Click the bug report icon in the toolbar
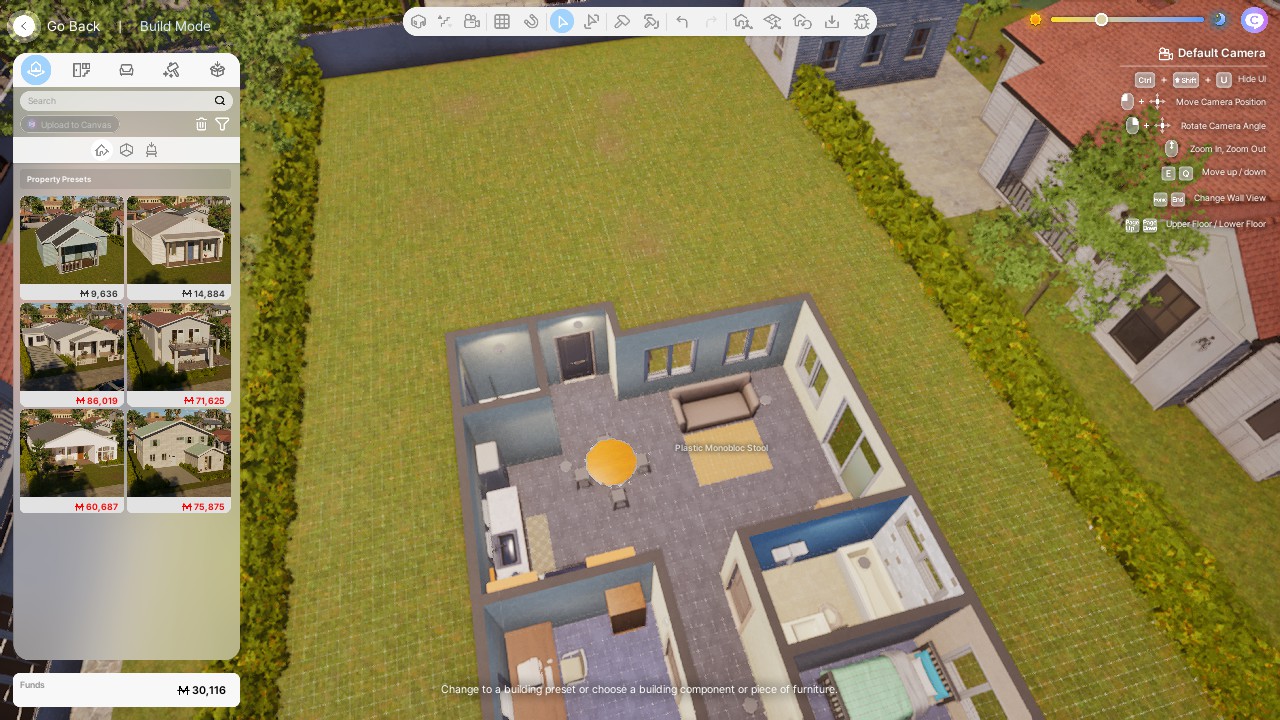Viewport: 1280px width, 720px height. pos(862,20)
